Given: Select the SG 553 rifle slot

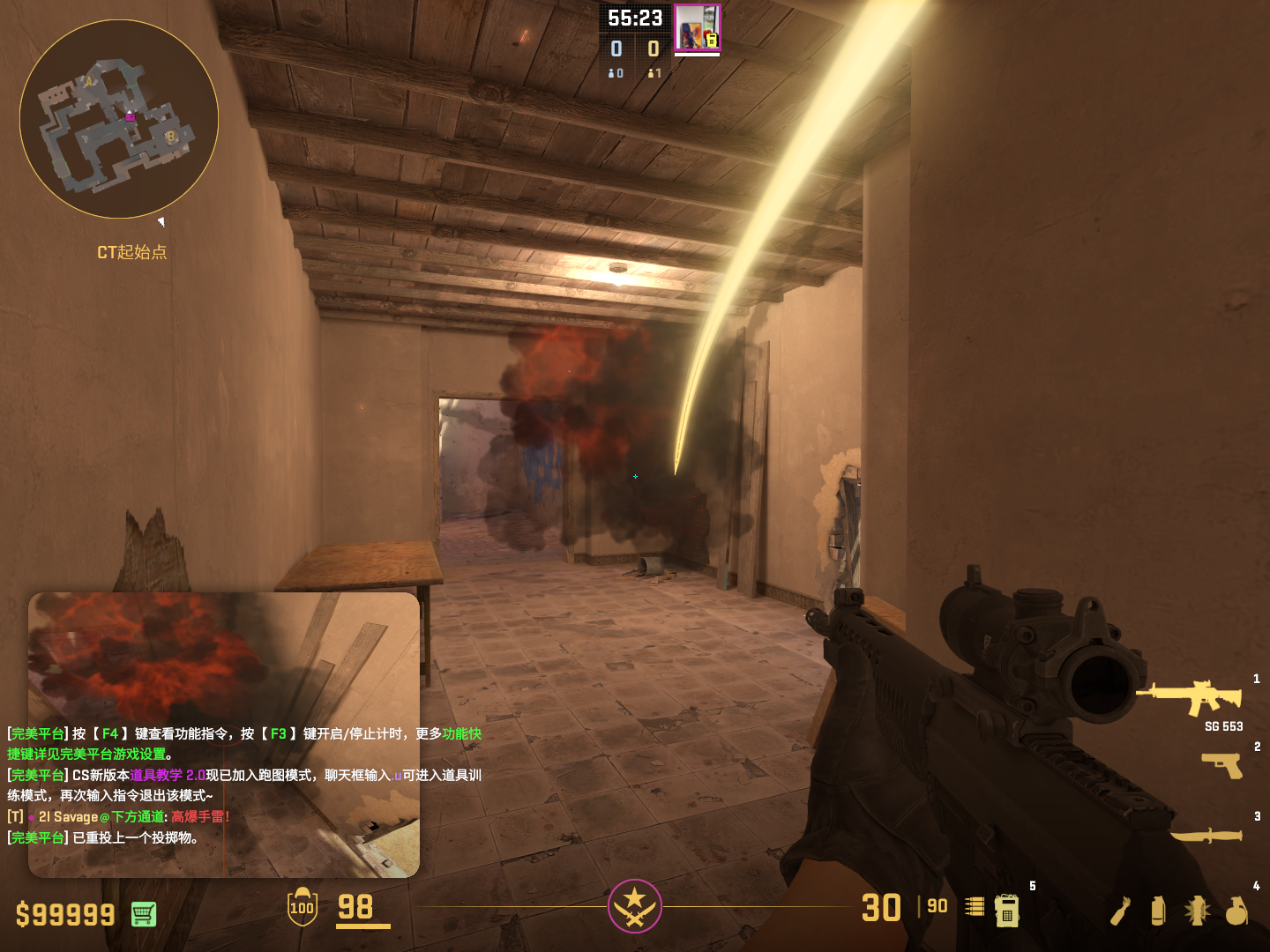Looking at the screenshot, I should pyautogui.click(x=1191, y=697).
